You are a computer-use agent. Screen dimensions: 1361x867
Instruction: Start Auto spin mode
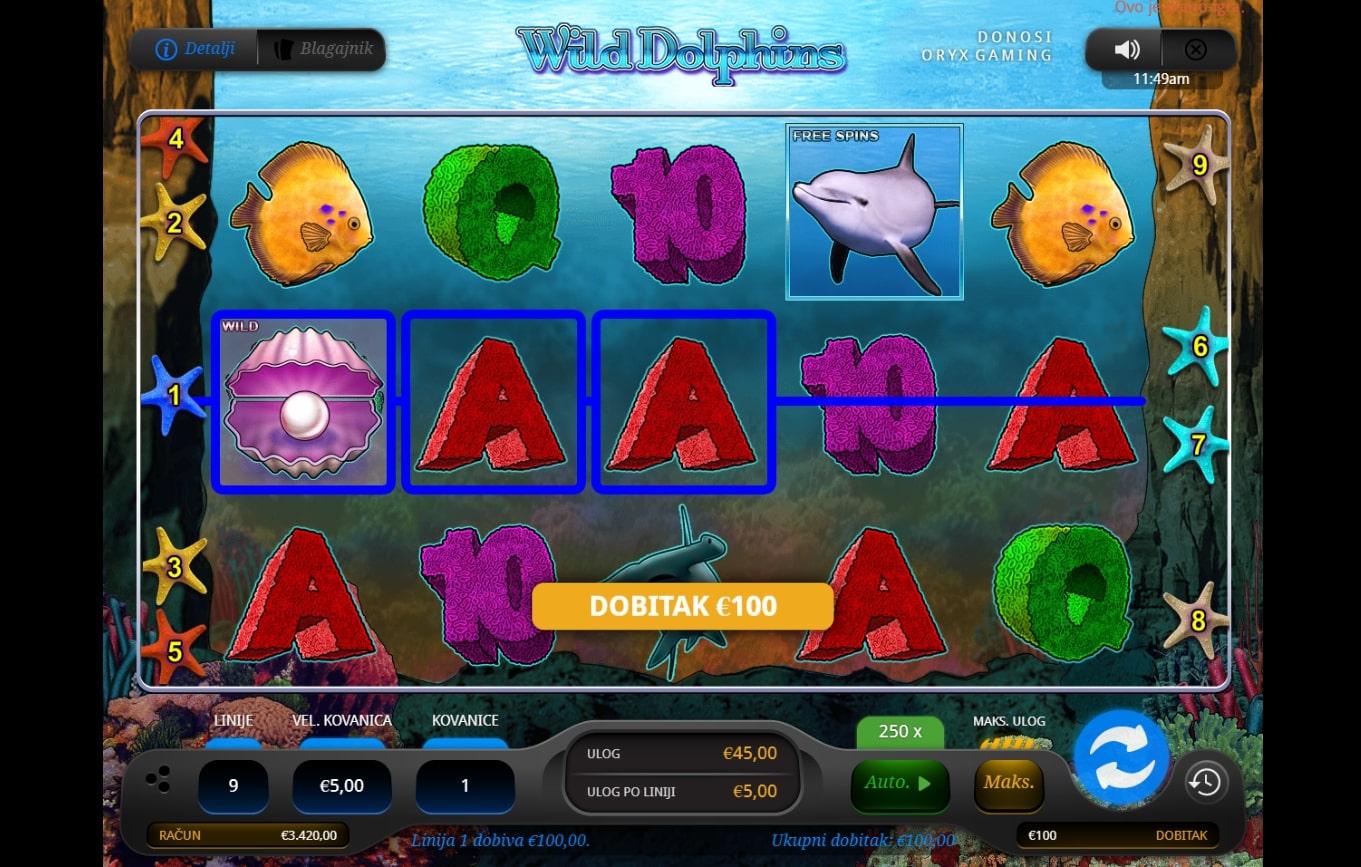tap(898, 783)
